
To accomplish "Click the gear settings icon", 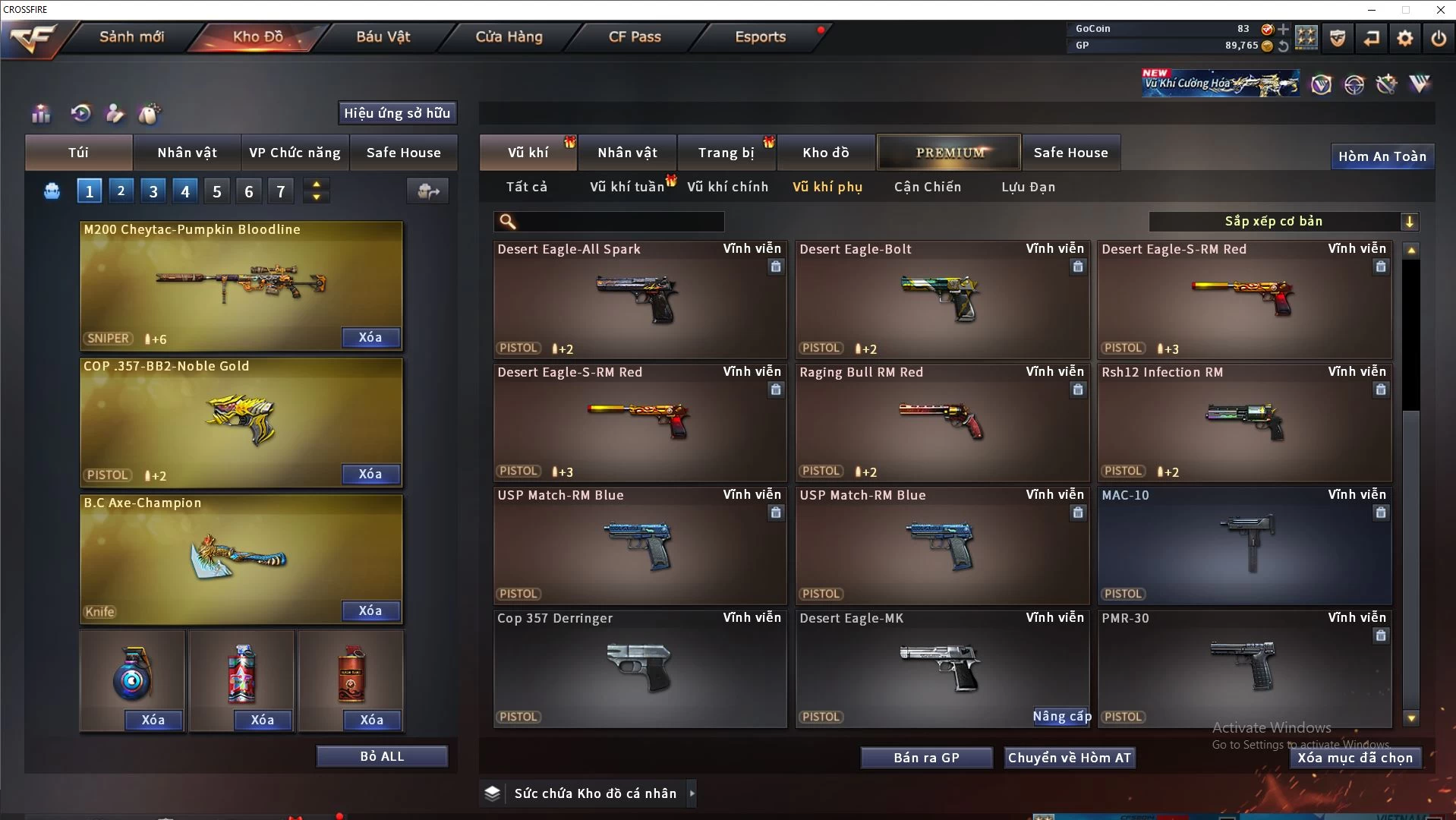I will 1405,38.
